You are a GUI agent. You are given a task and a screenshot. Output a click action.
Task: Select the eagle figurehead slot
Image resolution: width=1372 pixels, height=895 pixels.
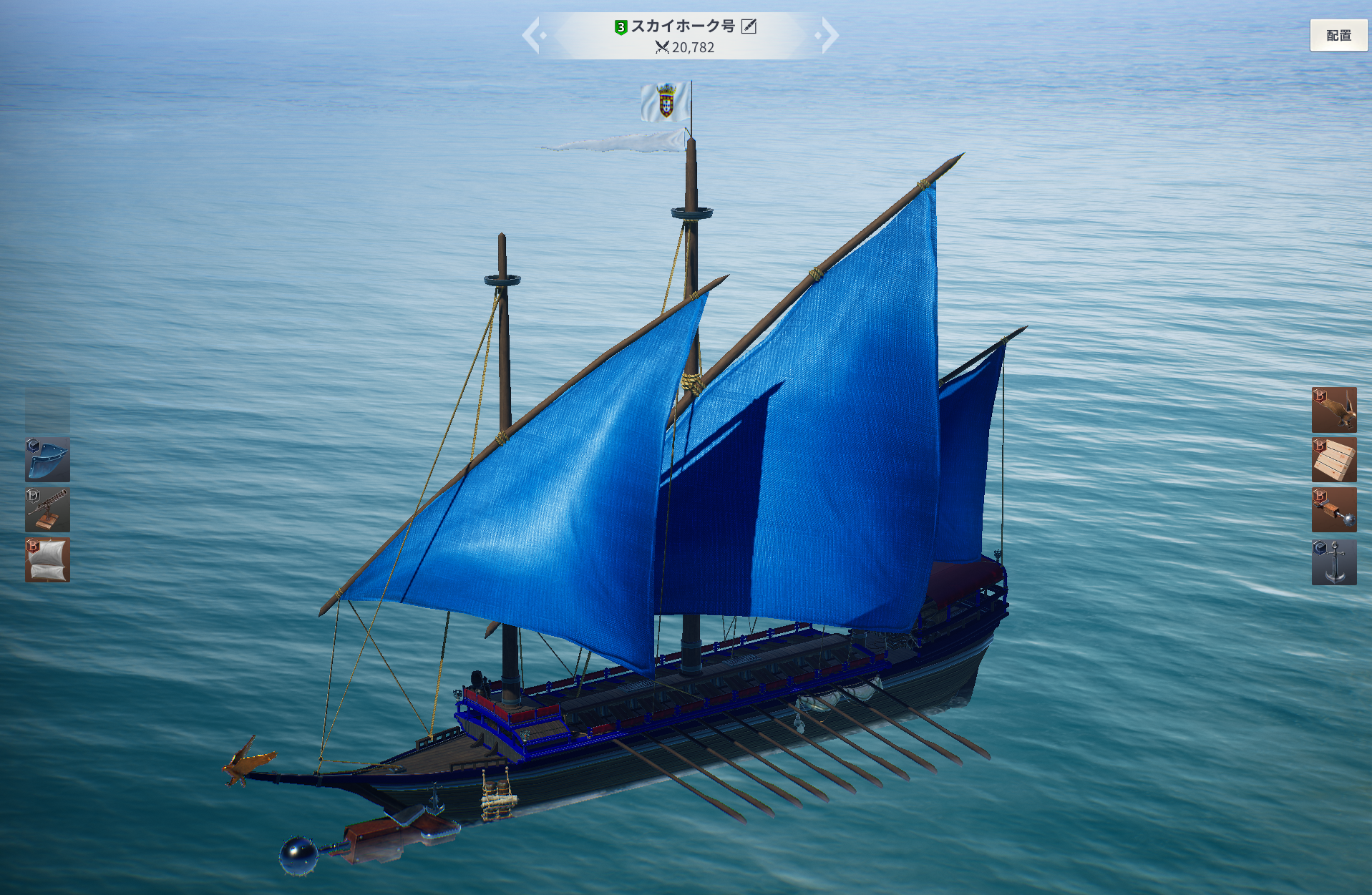1333,410
